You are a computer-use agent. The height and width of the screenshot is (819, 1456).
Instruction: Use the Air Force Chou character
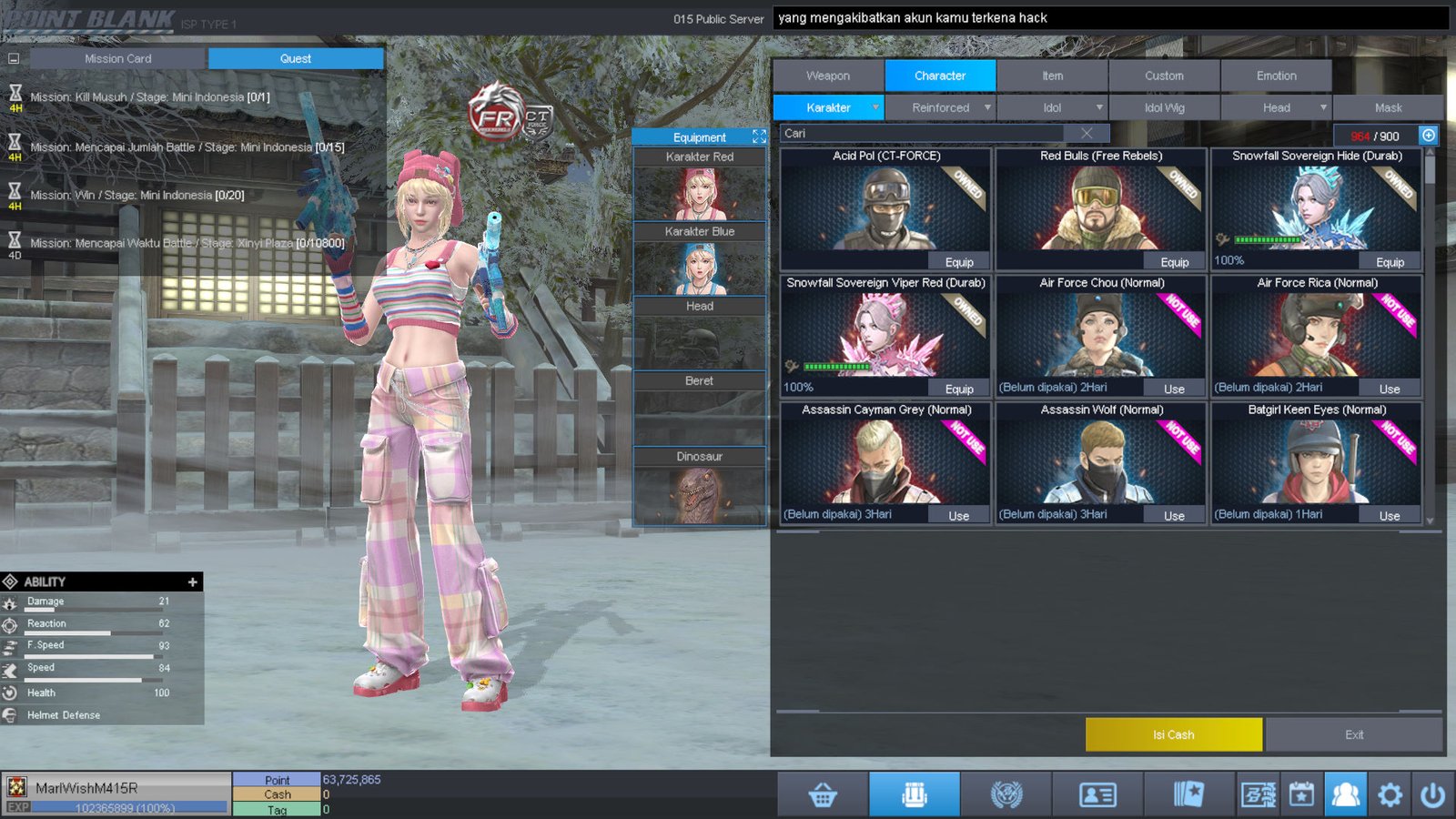tap(1174, 389)
